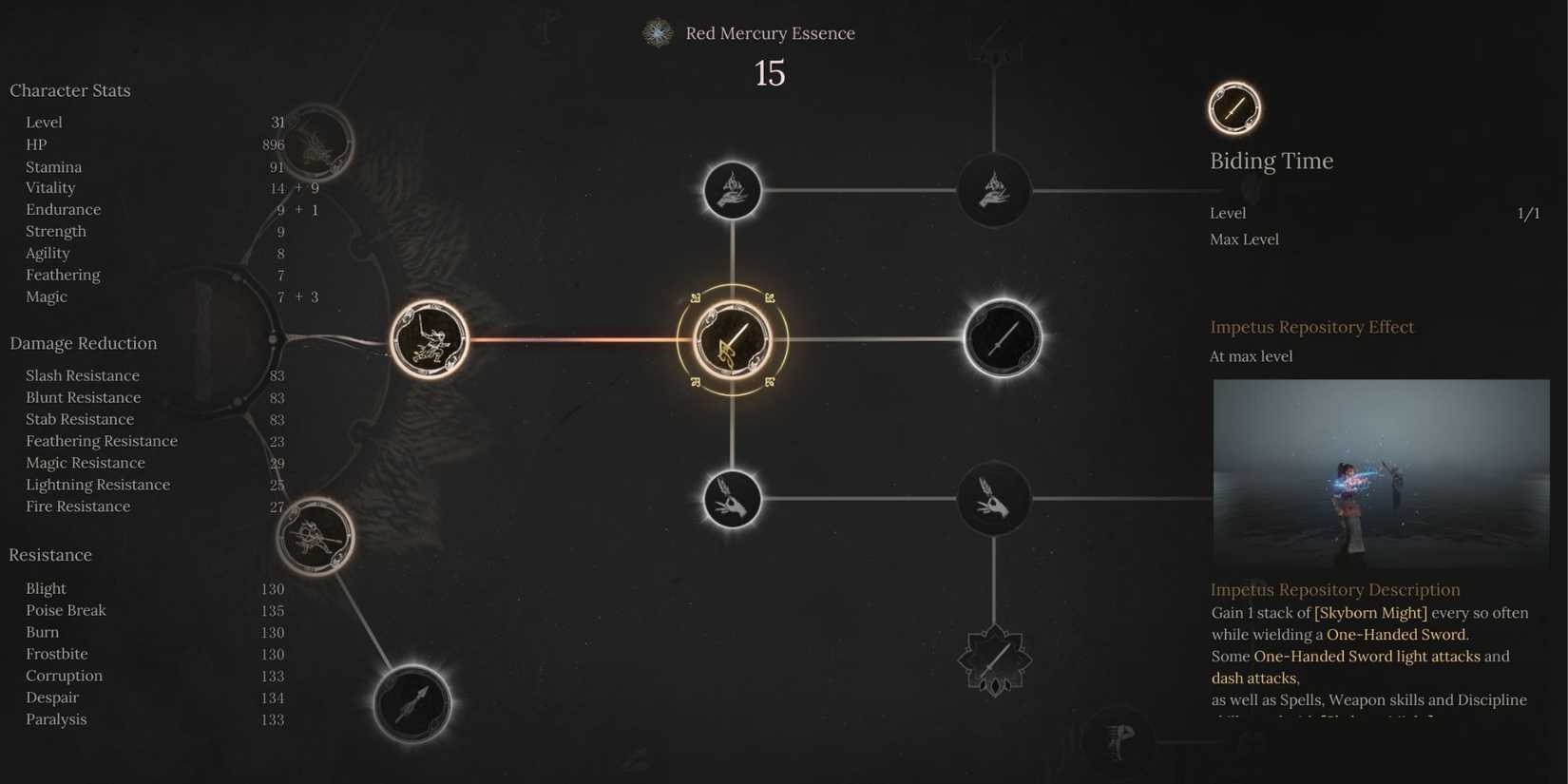
Task: Select the highlighted Biding Time sword node
Action: (x=732, y=338)
